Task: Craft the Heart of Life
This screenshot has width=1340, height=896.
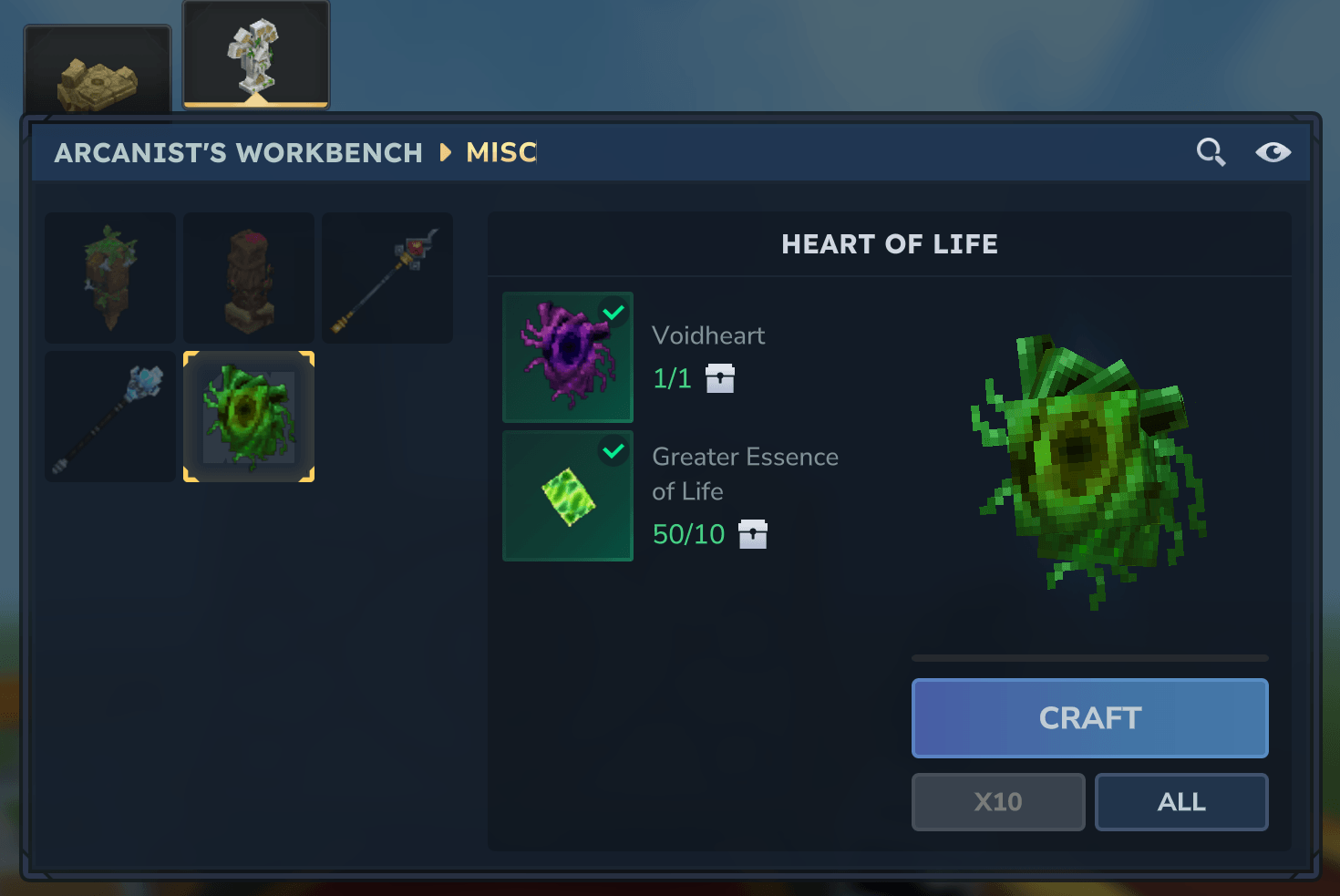Action: click(1089, 718)
